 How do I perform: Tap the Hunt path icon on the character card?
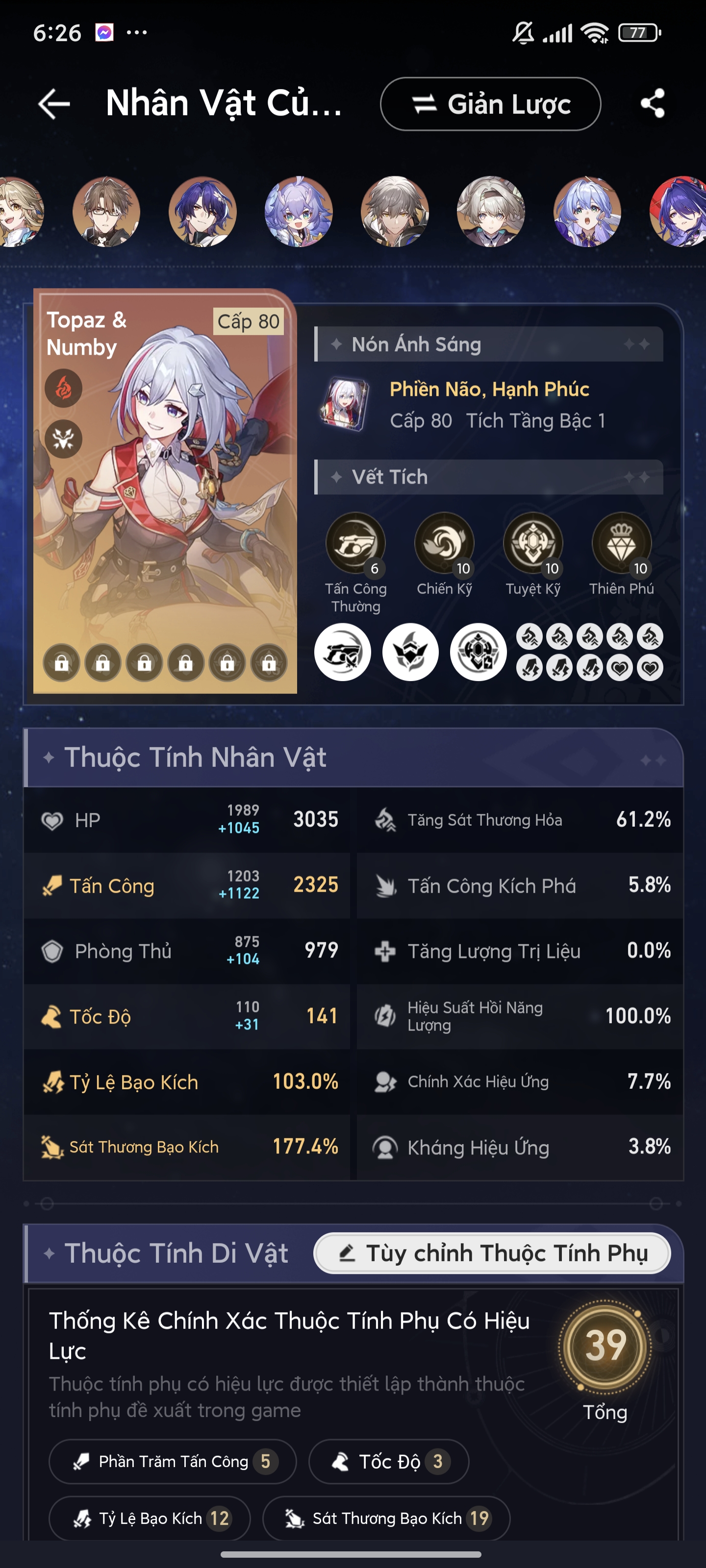click(64, 440)
